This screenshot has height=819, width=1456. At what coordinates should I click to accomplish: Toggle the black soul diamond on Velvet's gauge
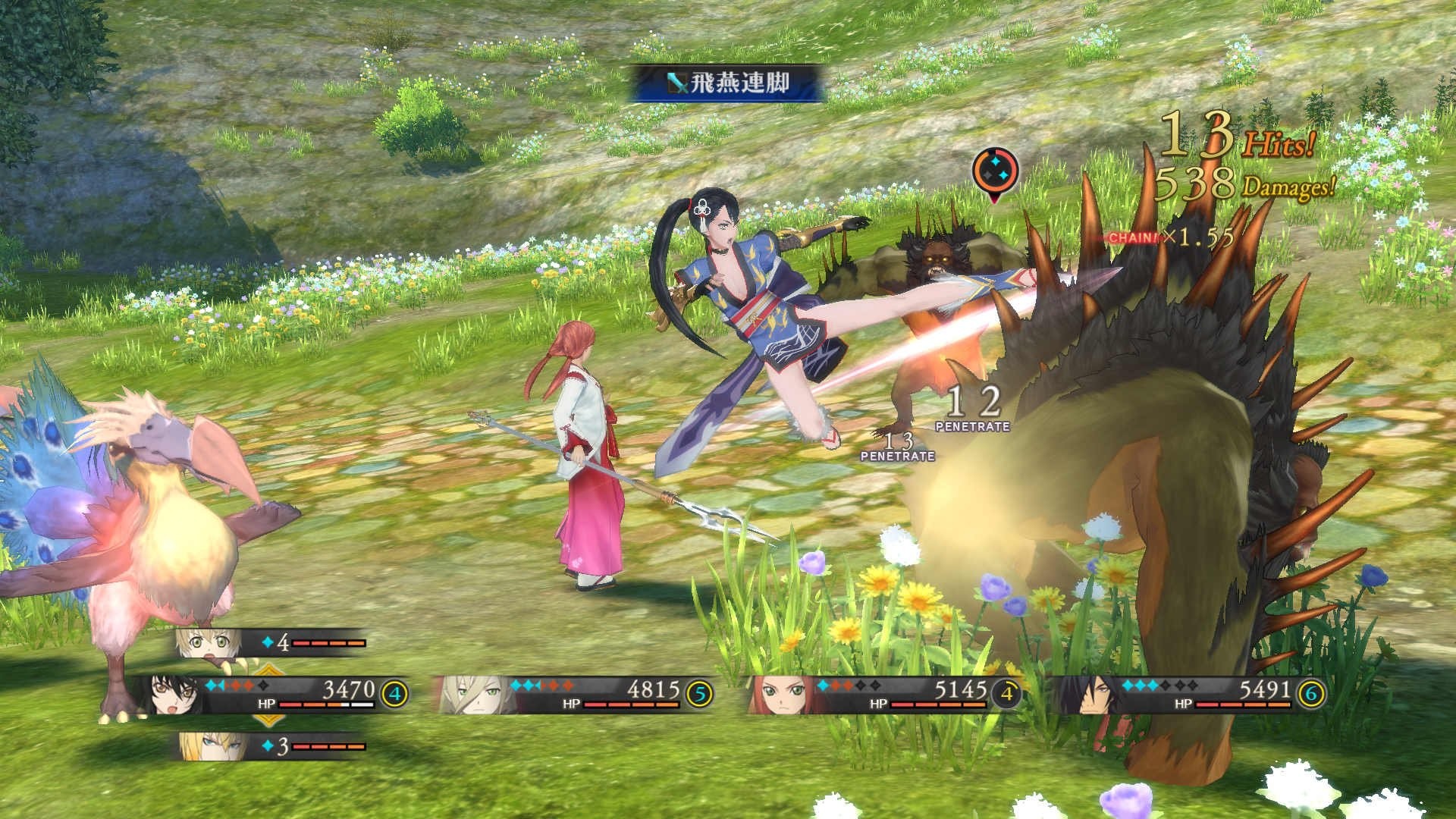(262, 686)
